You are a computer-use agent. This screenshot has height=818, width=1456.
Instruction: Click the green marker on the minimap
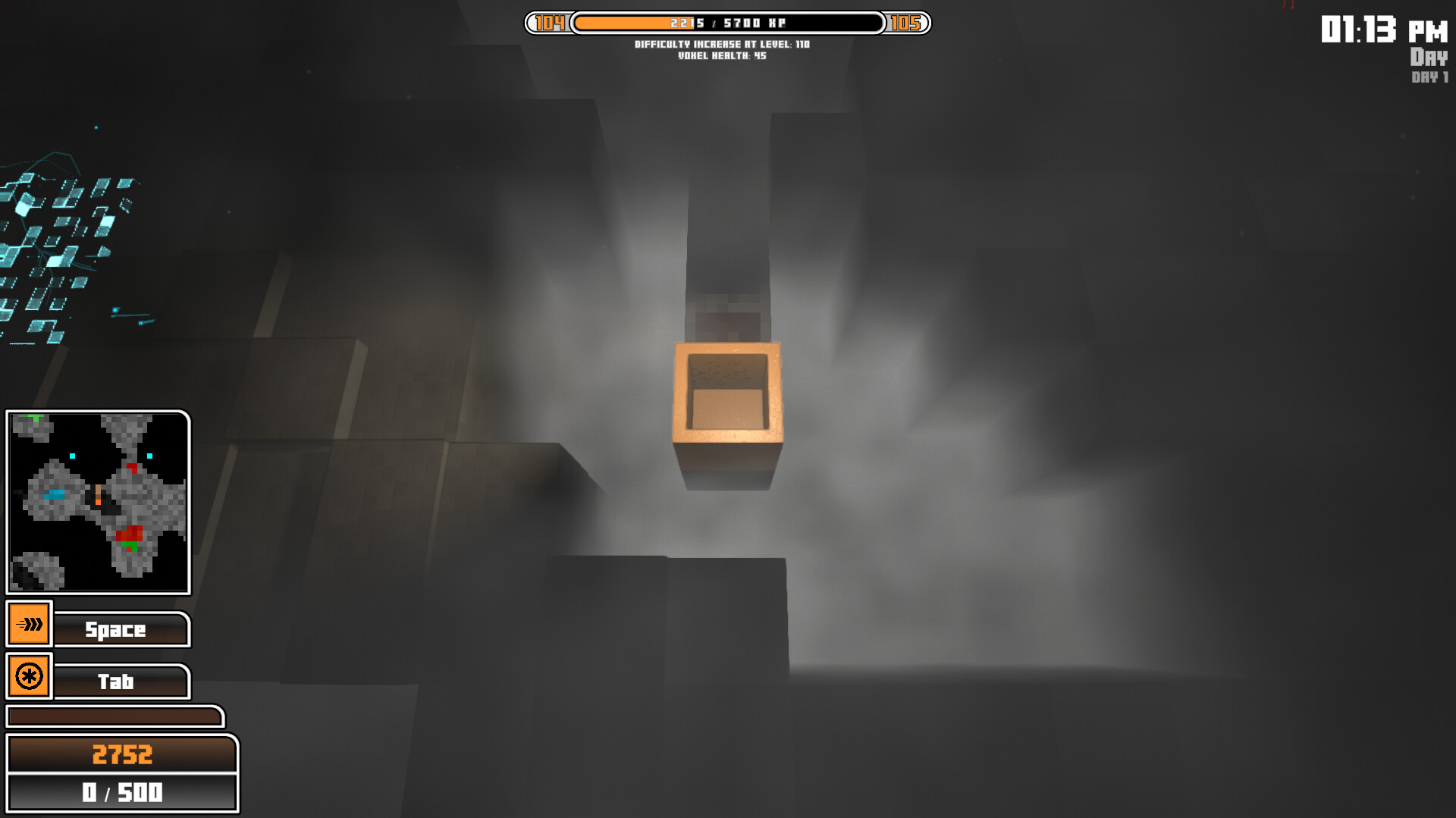(x=129, y=545)
